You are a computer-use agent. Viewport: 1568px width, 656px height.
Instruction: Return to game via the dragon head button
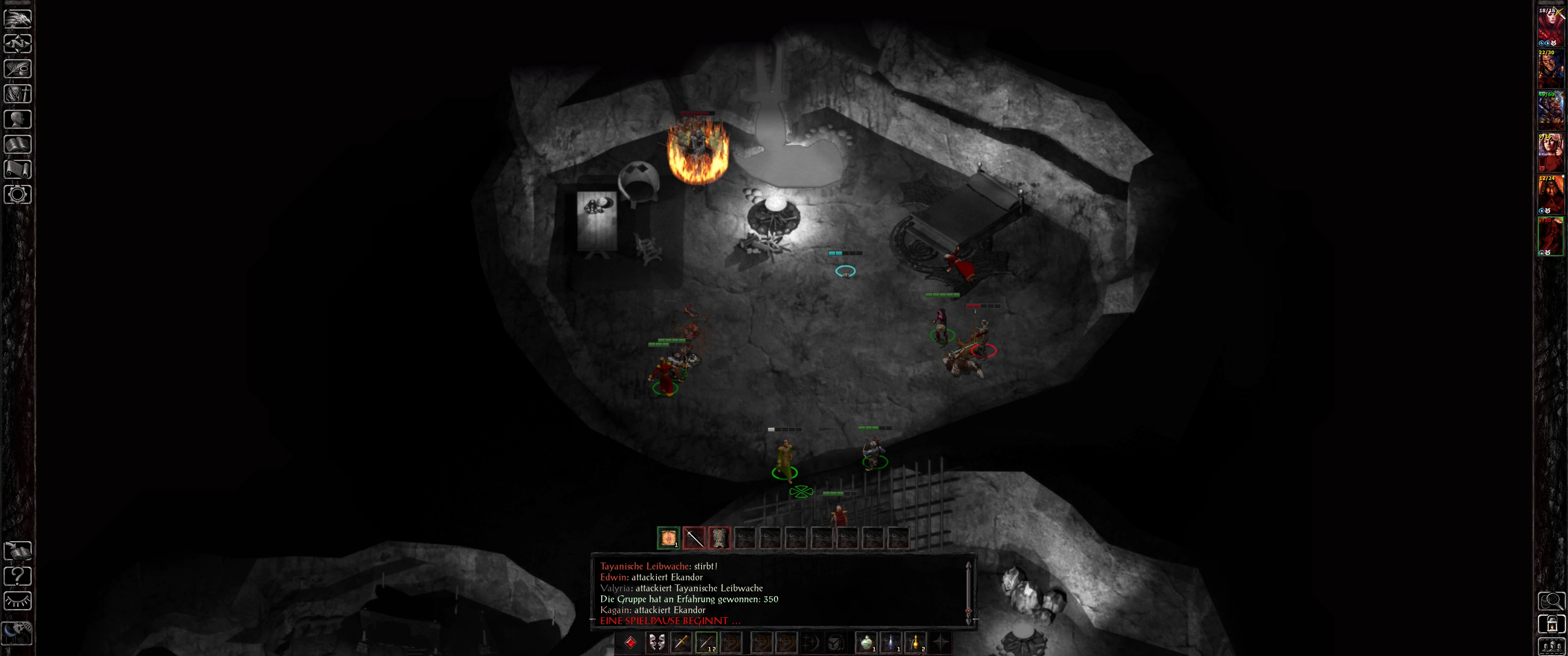pyautogui.click(x=18, y=18)
